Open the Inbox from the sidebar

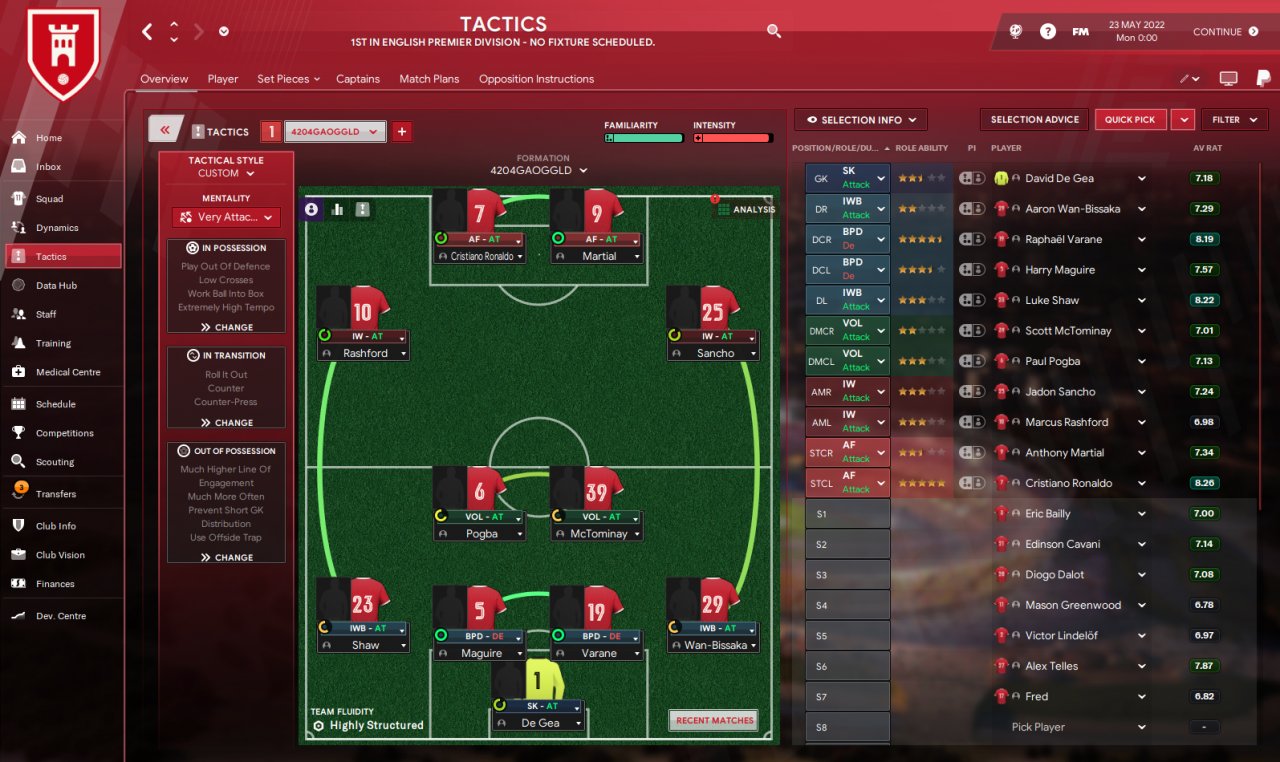tap(48, 167)
